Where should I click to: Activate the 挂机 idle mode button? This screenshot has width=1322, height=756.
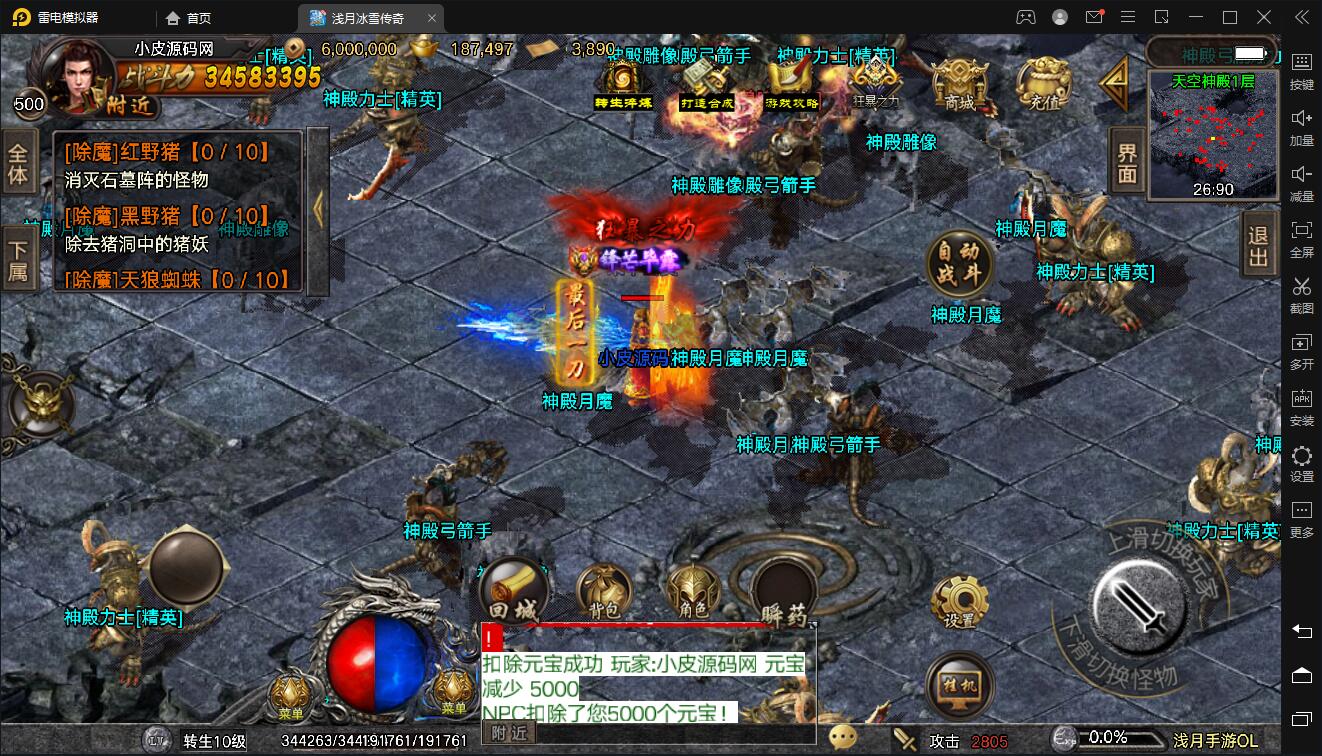pyautogui.click(x=959, y=685)
